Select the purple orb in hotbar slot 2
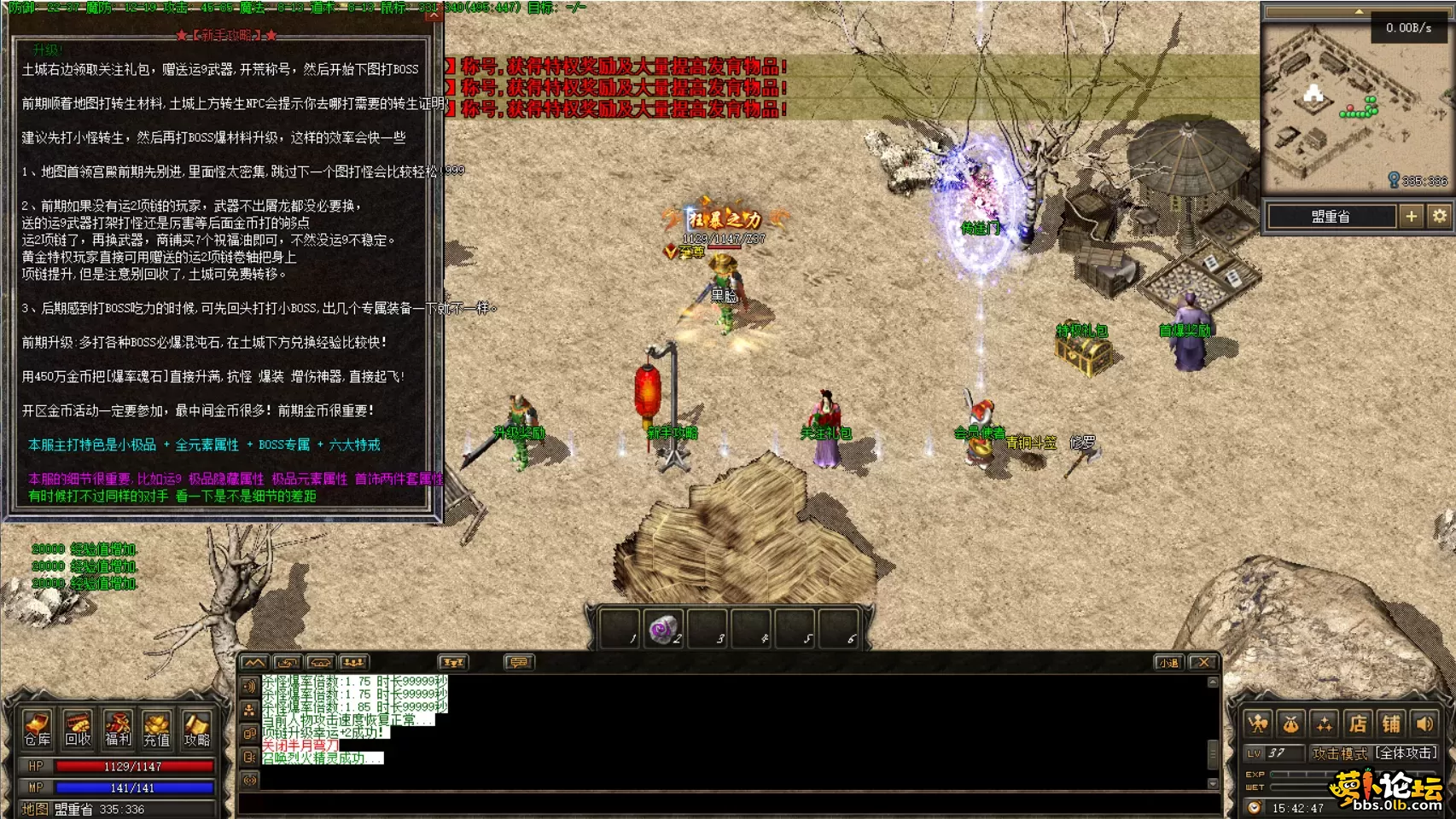 coord(662,630)
